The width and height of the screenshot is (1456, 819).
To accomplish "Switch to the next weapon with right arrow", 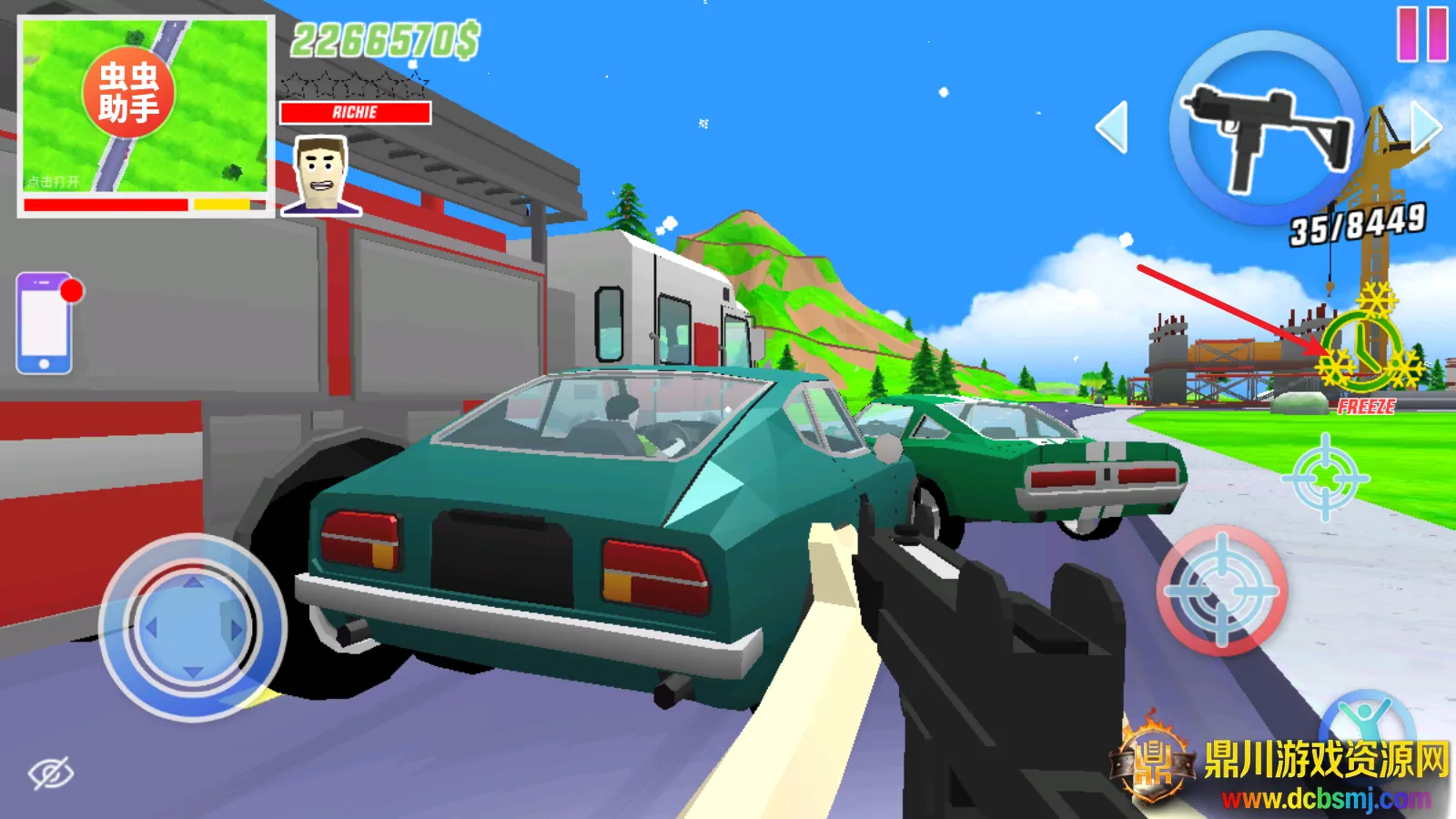I will (1426, 126).
